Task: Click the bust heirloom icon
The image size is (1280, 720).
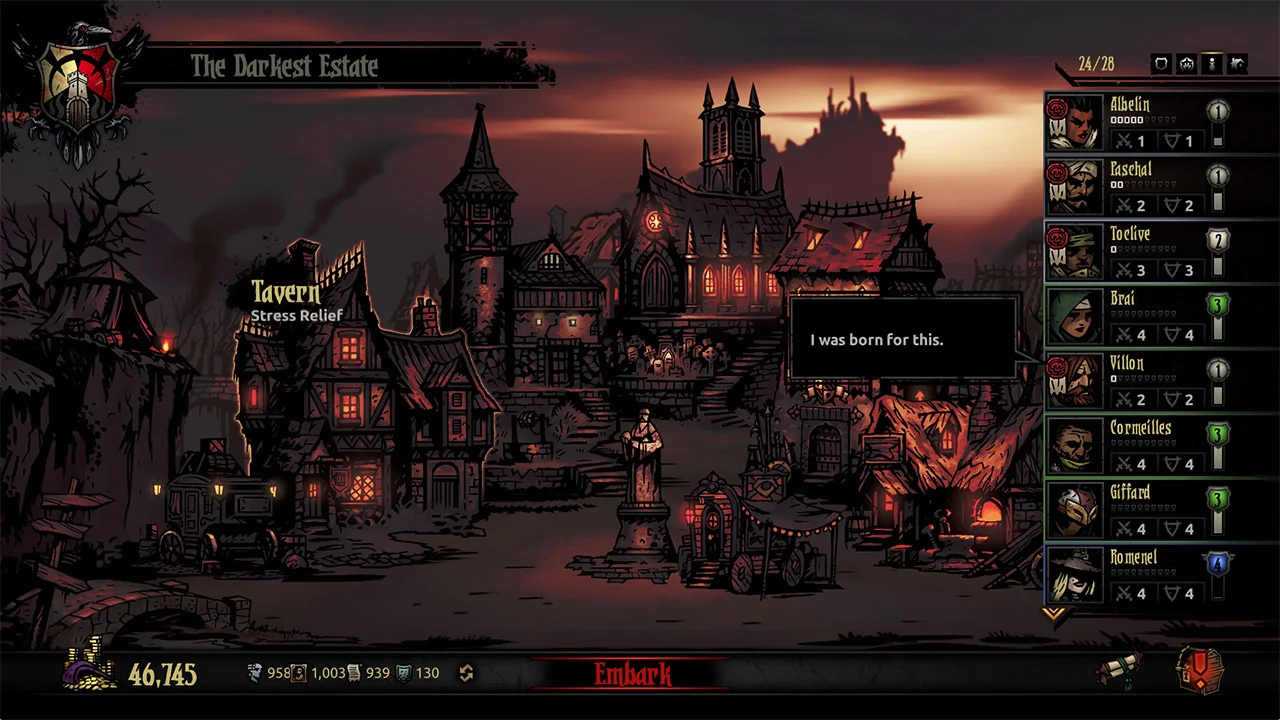Action: [255, 672]
